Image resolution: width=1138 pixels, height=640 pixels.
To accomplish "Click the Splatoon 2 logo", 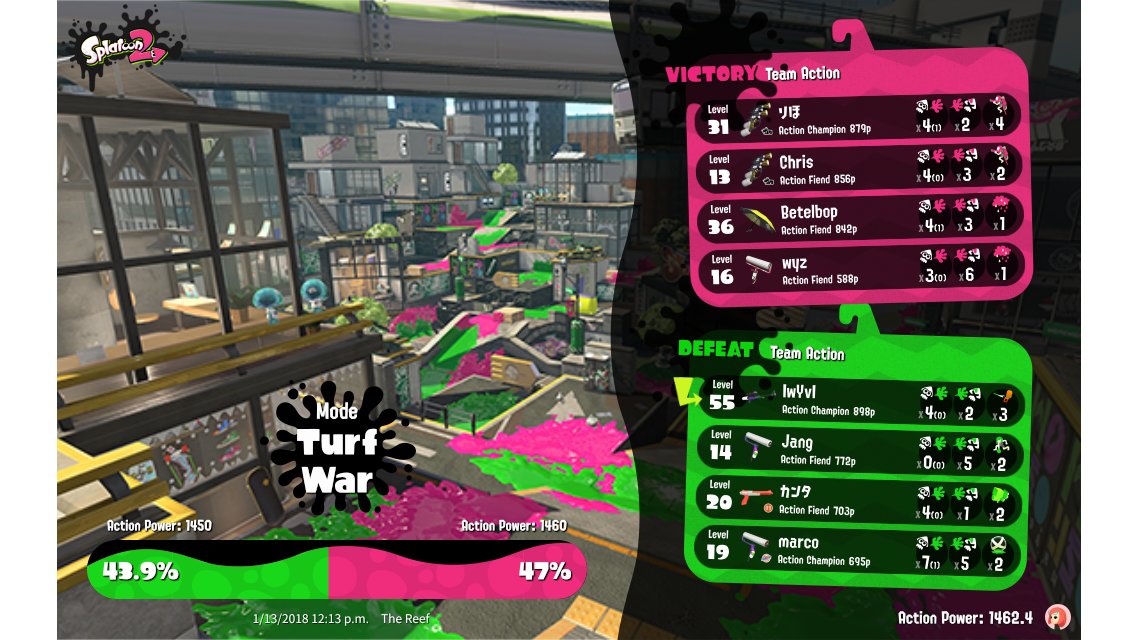I will pos(123,49).
